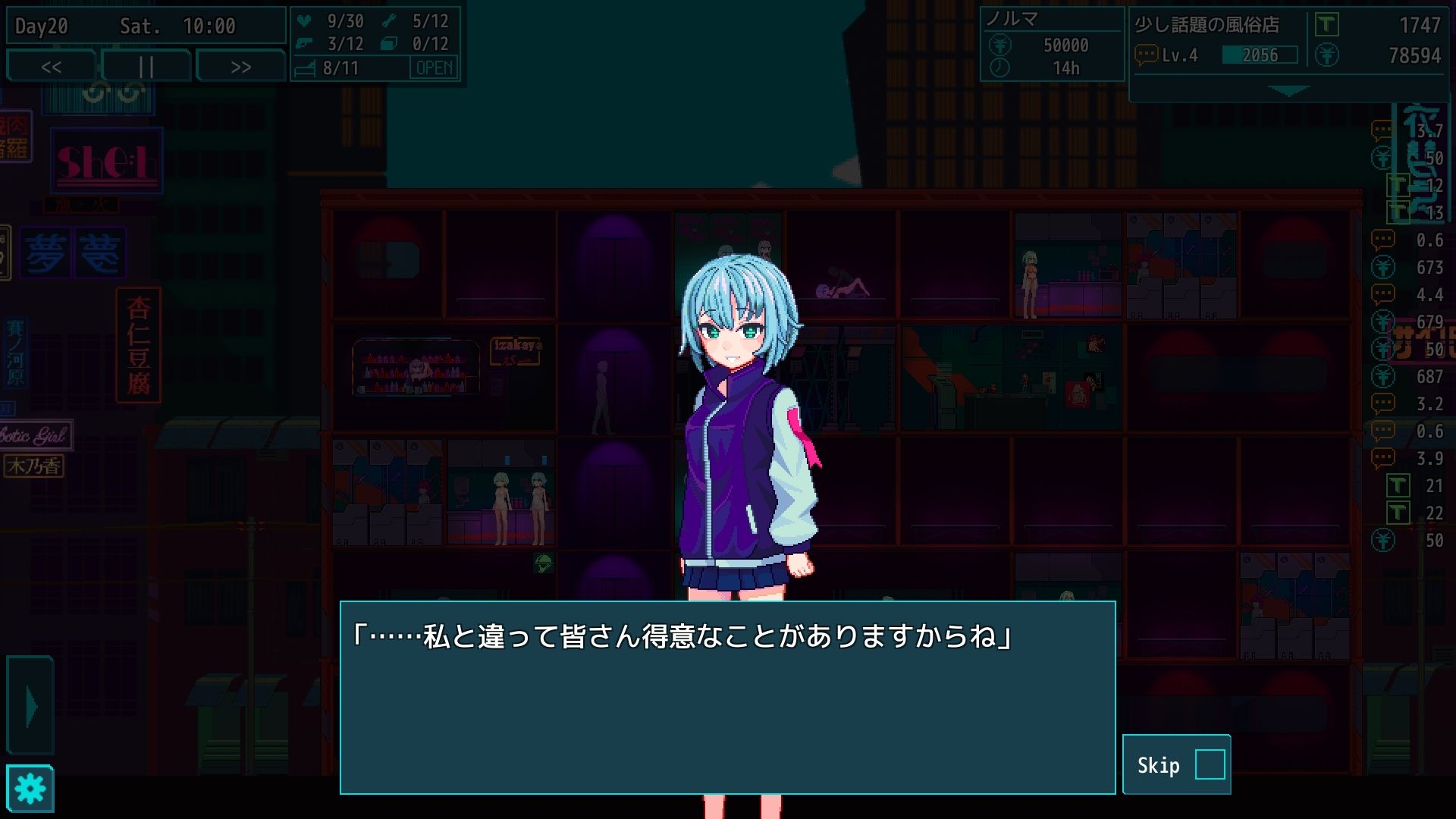
Task: Click the heart stat icon showing 9/30
Action: tap(305, 22)
